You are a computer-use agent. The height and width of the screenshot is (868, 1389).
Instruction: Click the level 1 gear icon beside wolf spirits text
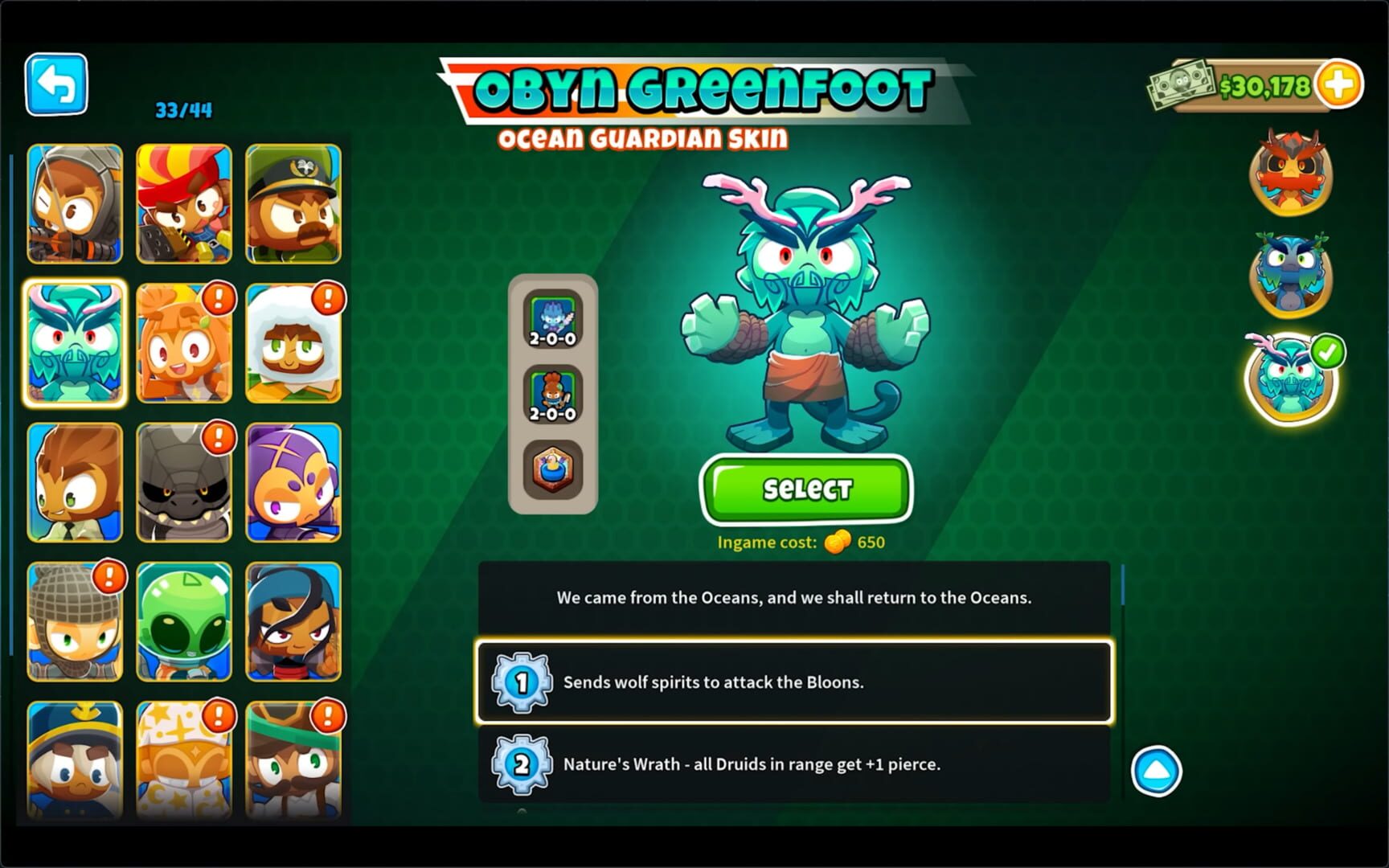tap(522, 682)
